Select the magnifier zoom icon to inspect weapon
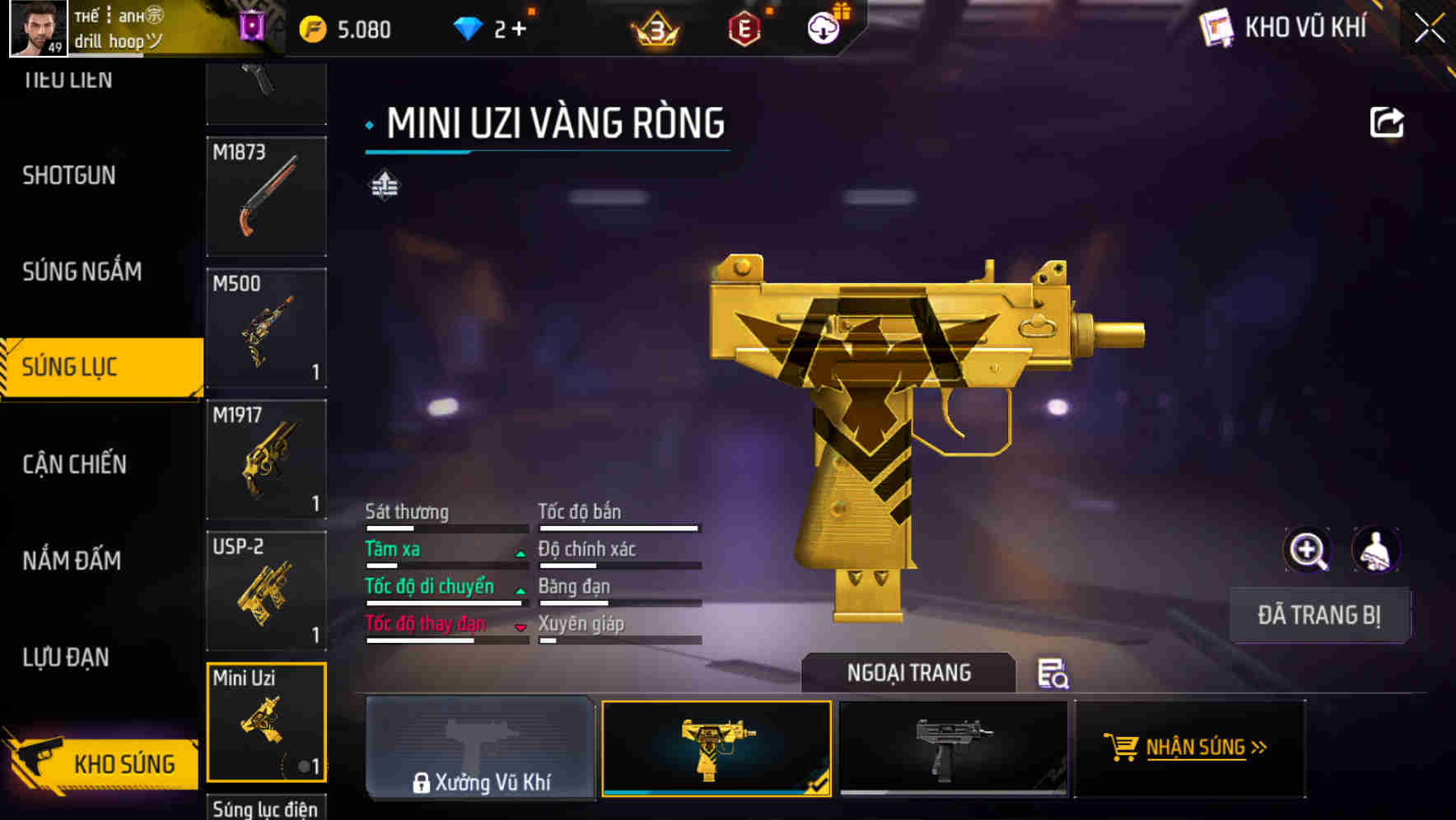The image size is (1456, 820). pos(1308,550)
